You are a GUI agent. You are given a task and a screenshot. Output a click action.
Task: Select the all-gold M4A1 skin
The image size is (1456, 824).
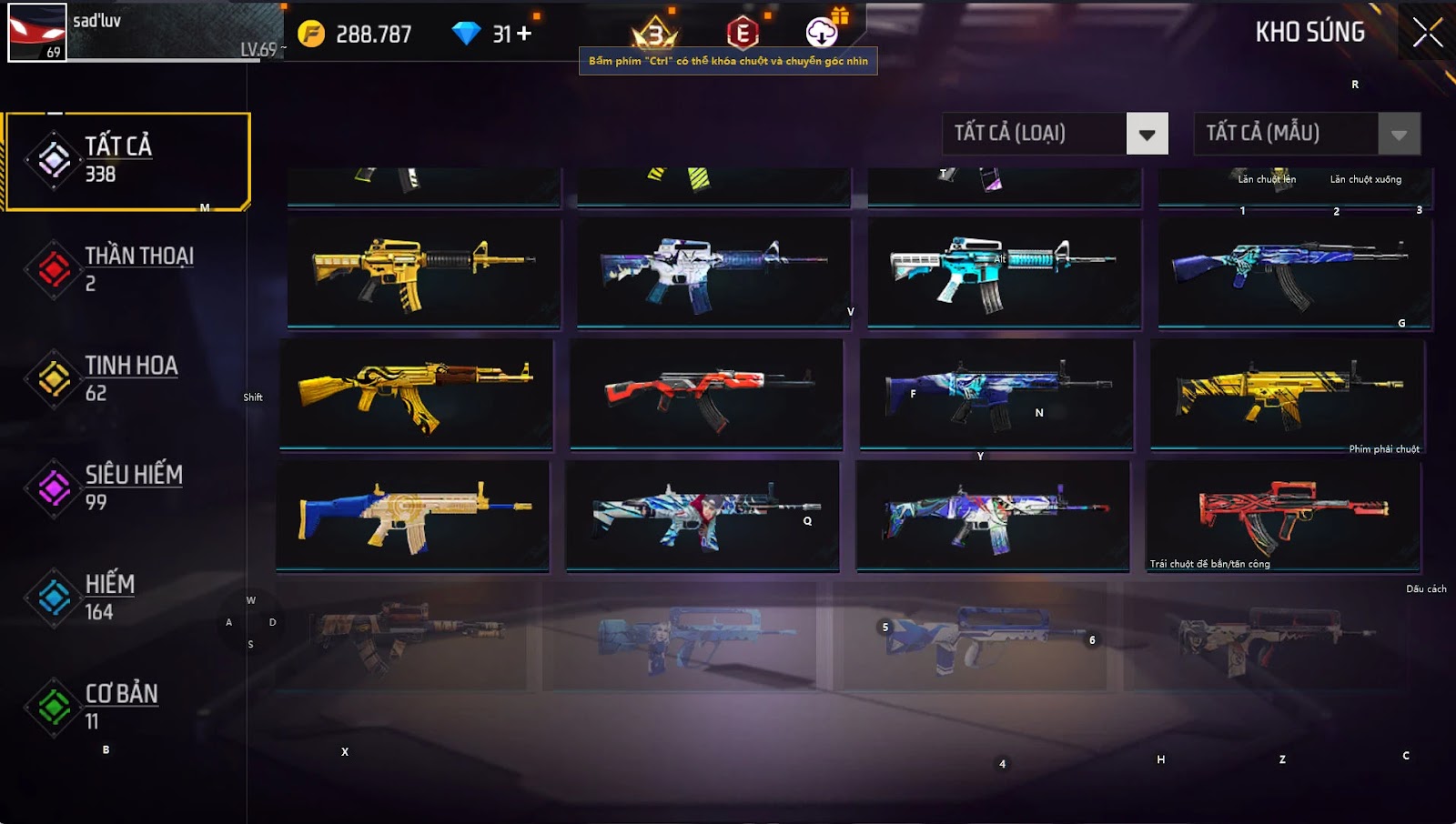tap(424, 271)
